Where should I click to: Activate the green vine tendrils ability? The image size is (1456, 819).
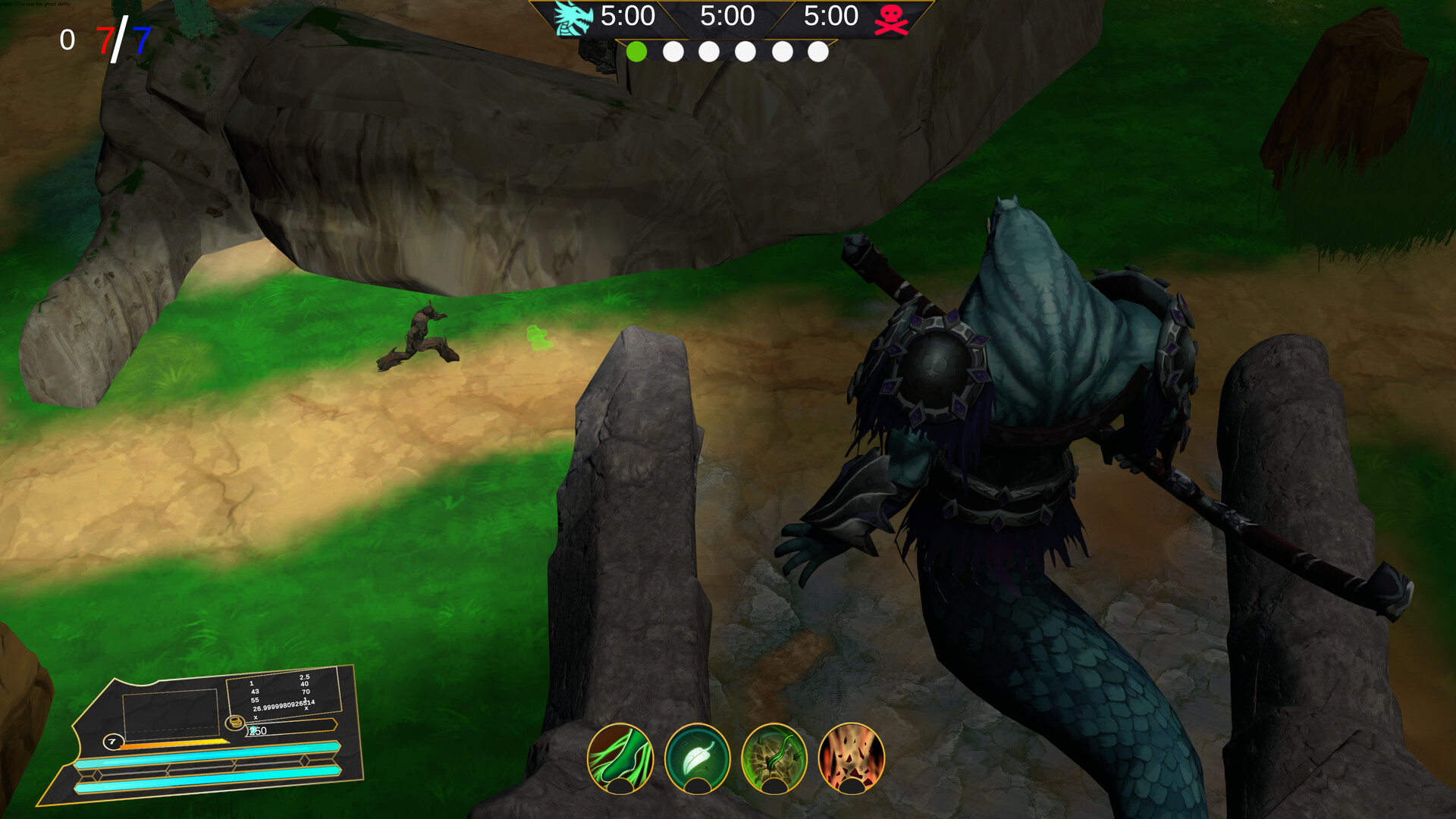pos(620,758)
